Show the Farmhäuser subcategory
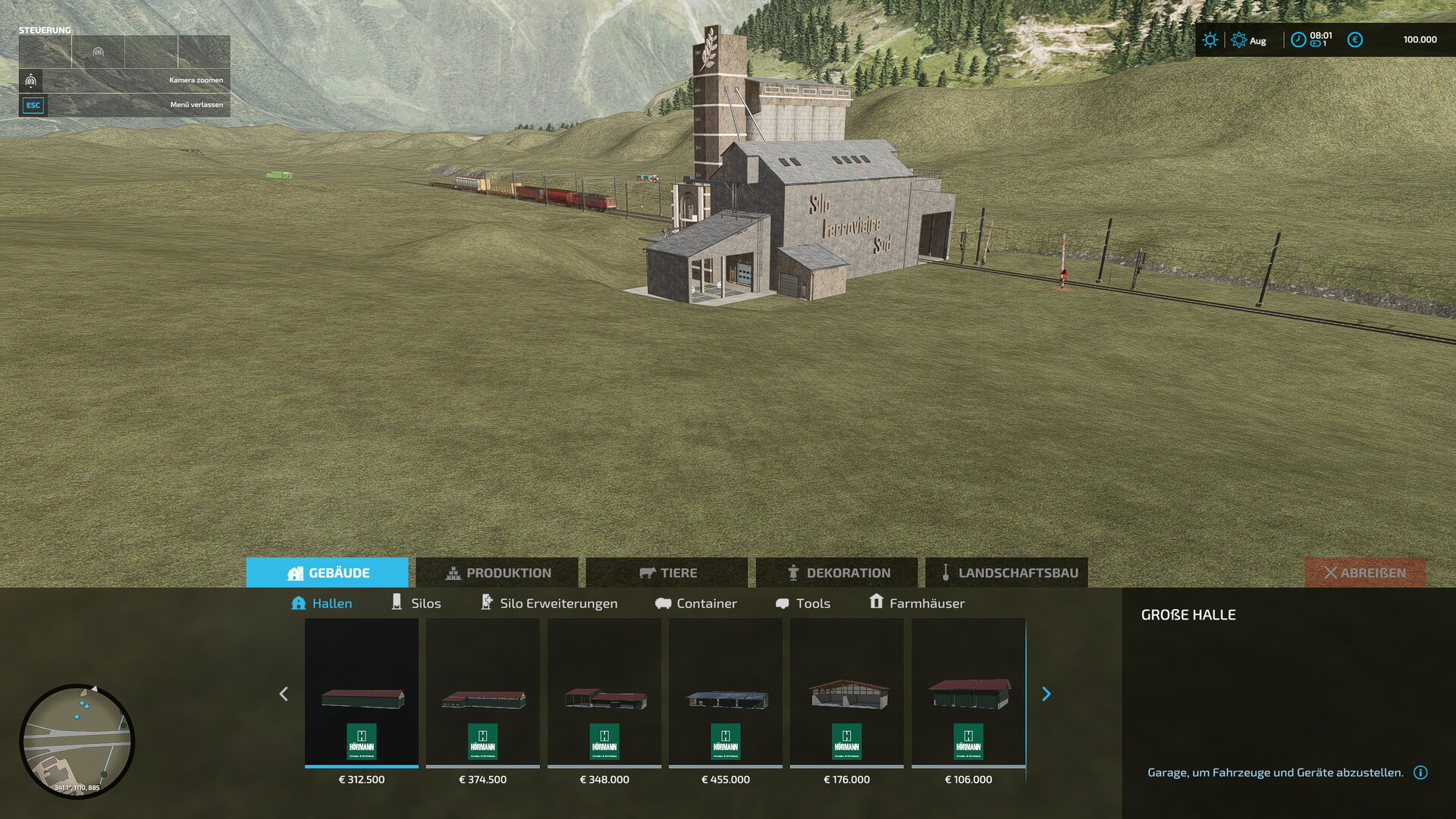This screenshot has width=1456, height=819. point(917,603)
